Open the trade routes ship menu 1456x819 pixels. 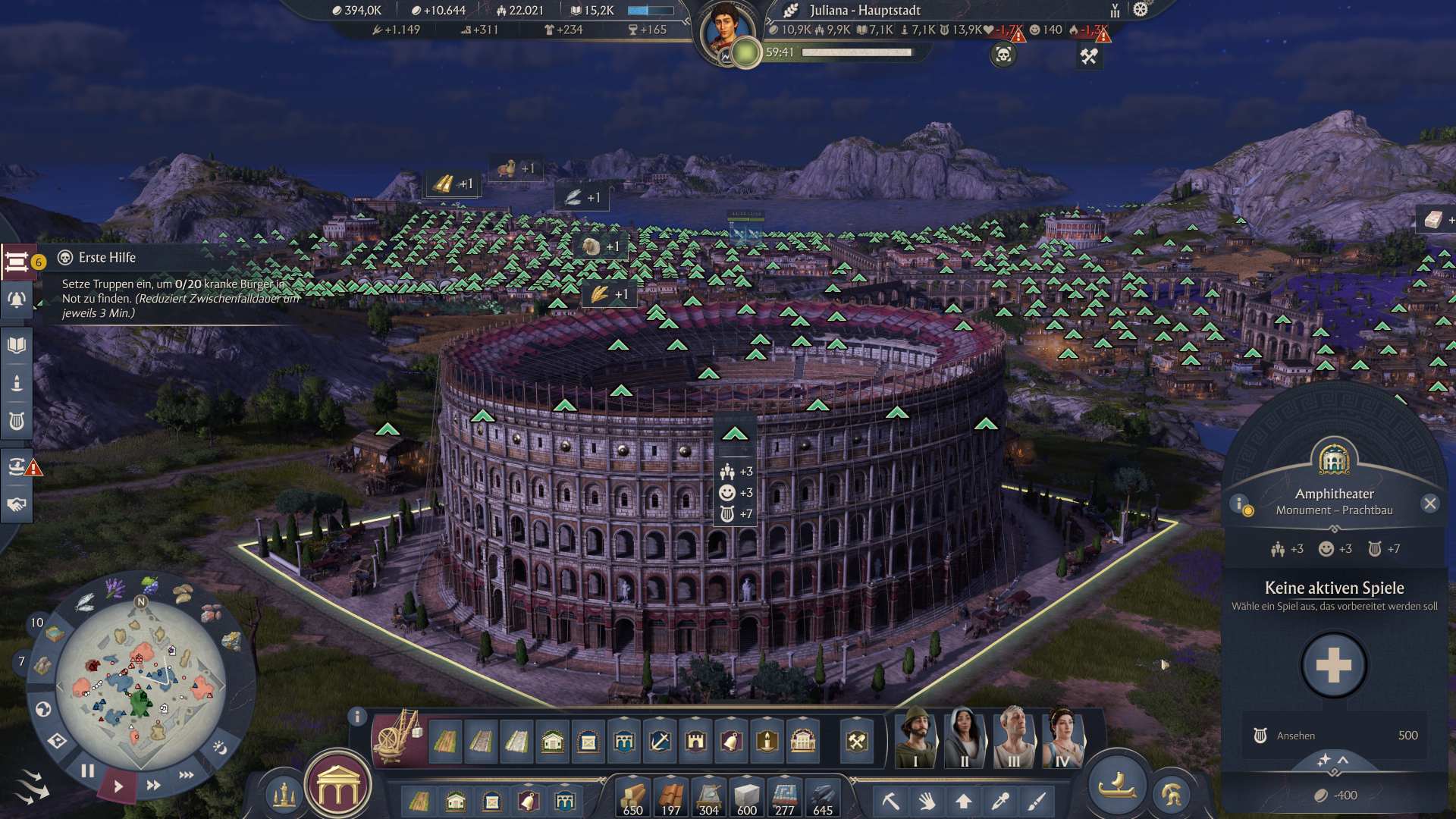click(x=17, y=466)
